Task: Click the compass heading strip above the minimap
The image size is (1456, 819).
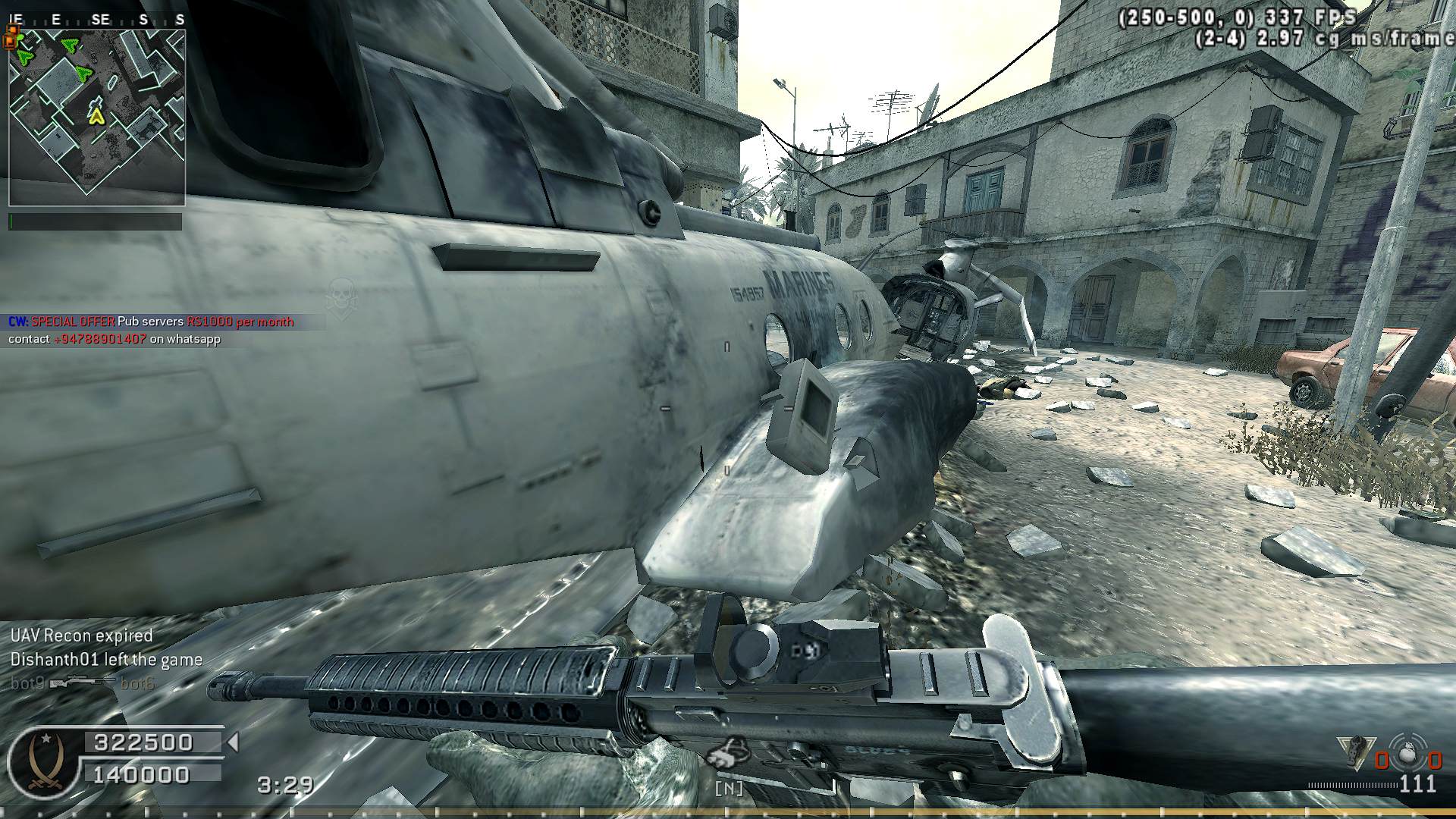Action: point(97,20)
